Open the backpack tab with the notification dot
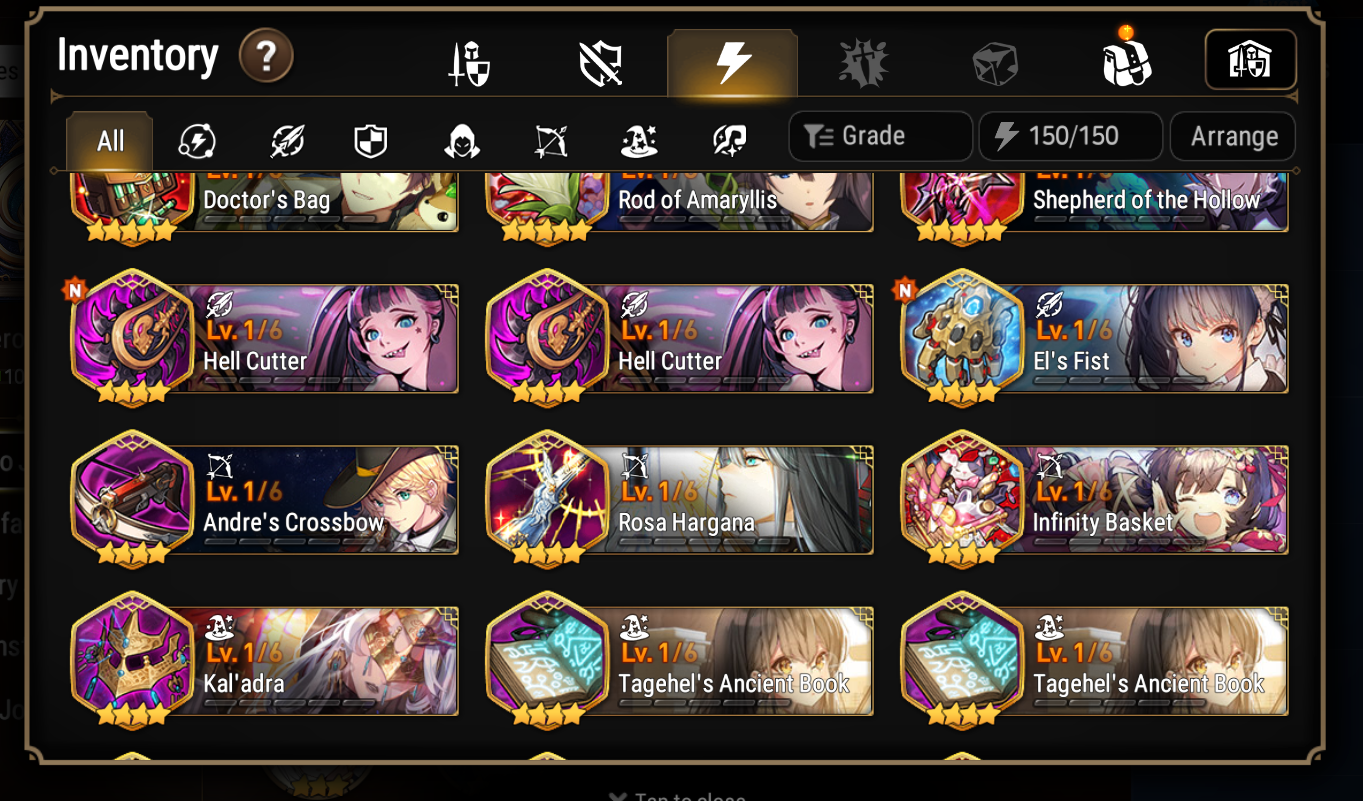 1128,60
